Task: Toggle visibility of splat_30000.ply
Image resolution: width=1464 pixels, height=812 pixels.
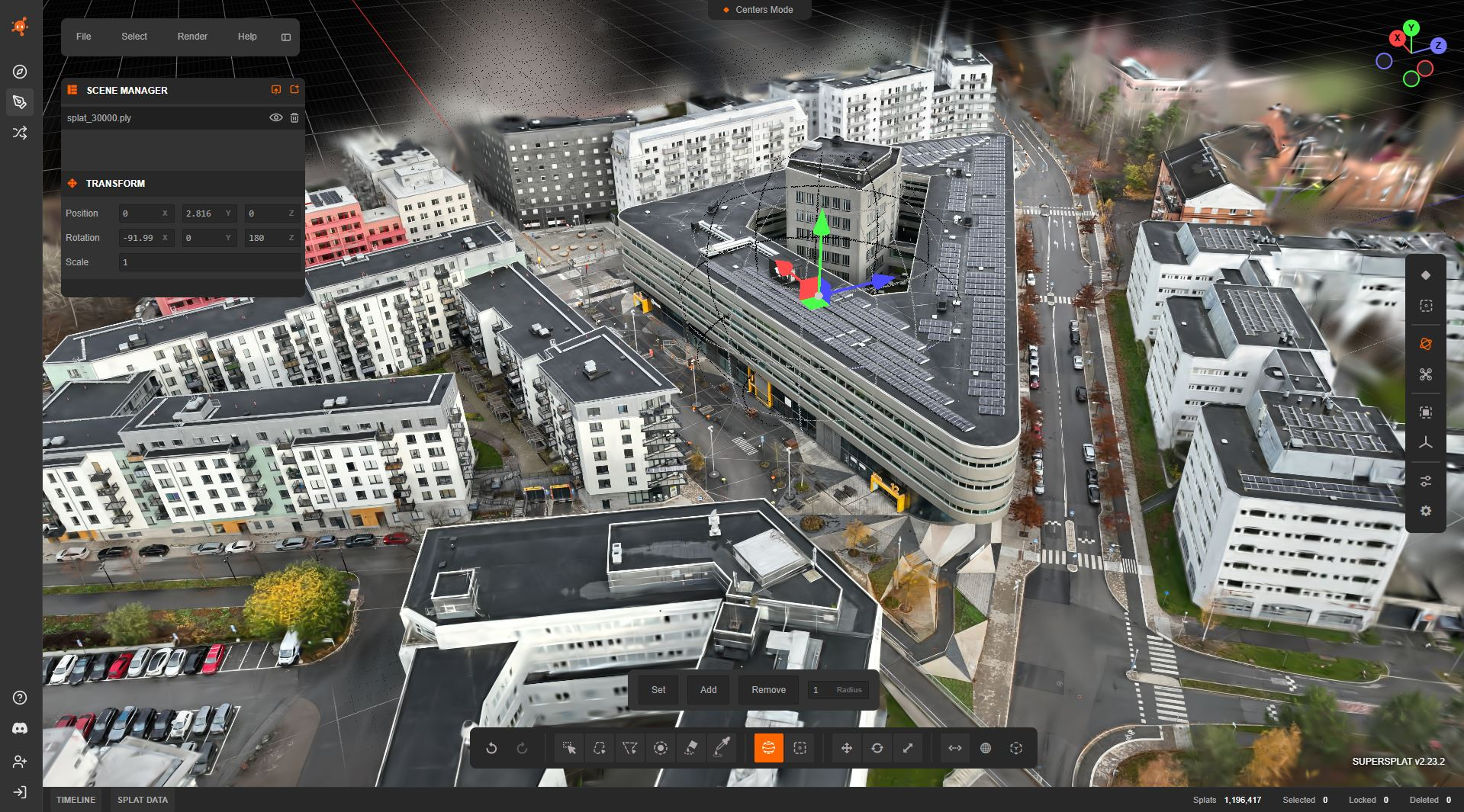Action: click(x=276, y=117)
